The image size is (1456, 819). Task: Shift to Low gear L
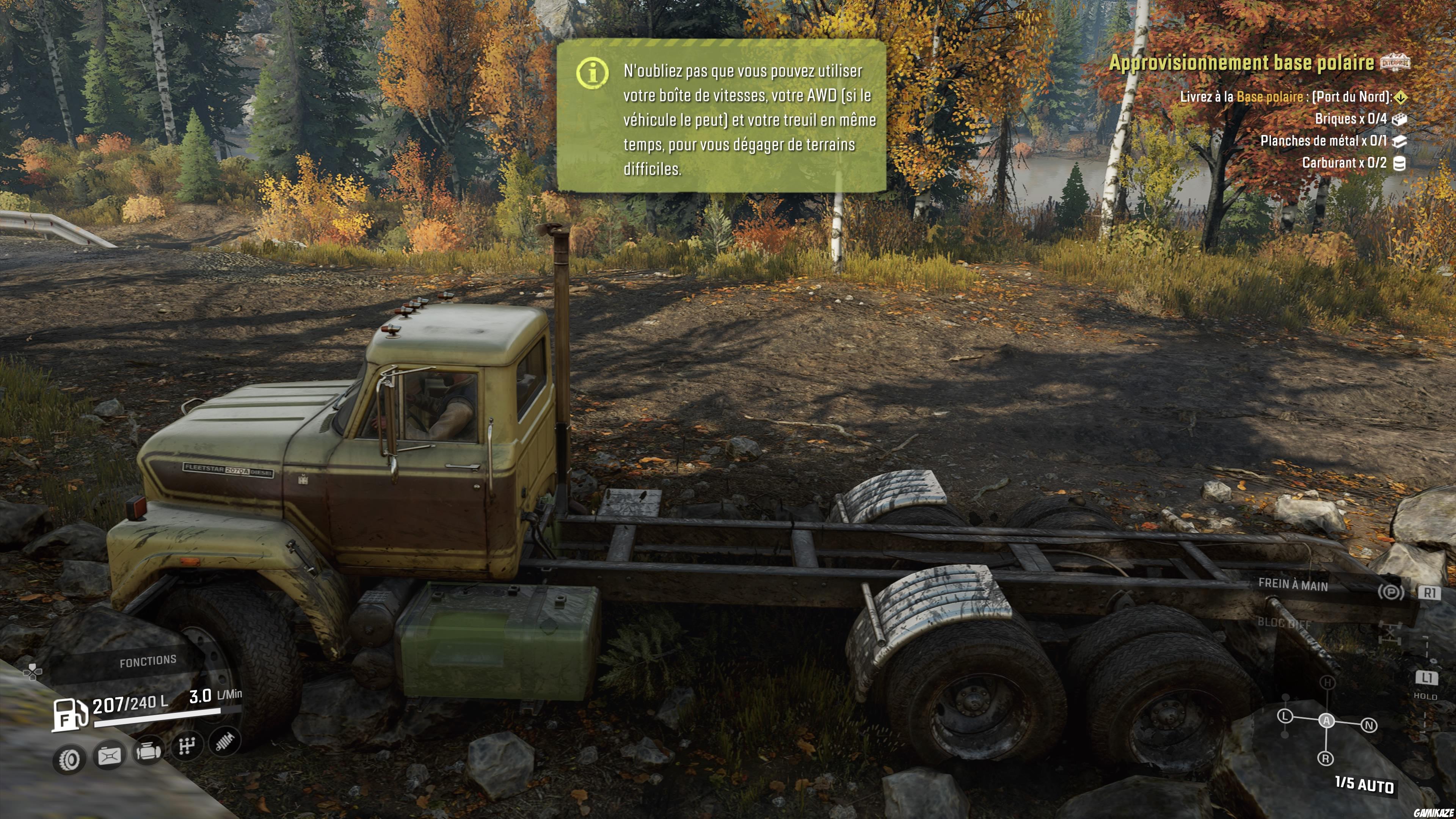pos(1285,716)
